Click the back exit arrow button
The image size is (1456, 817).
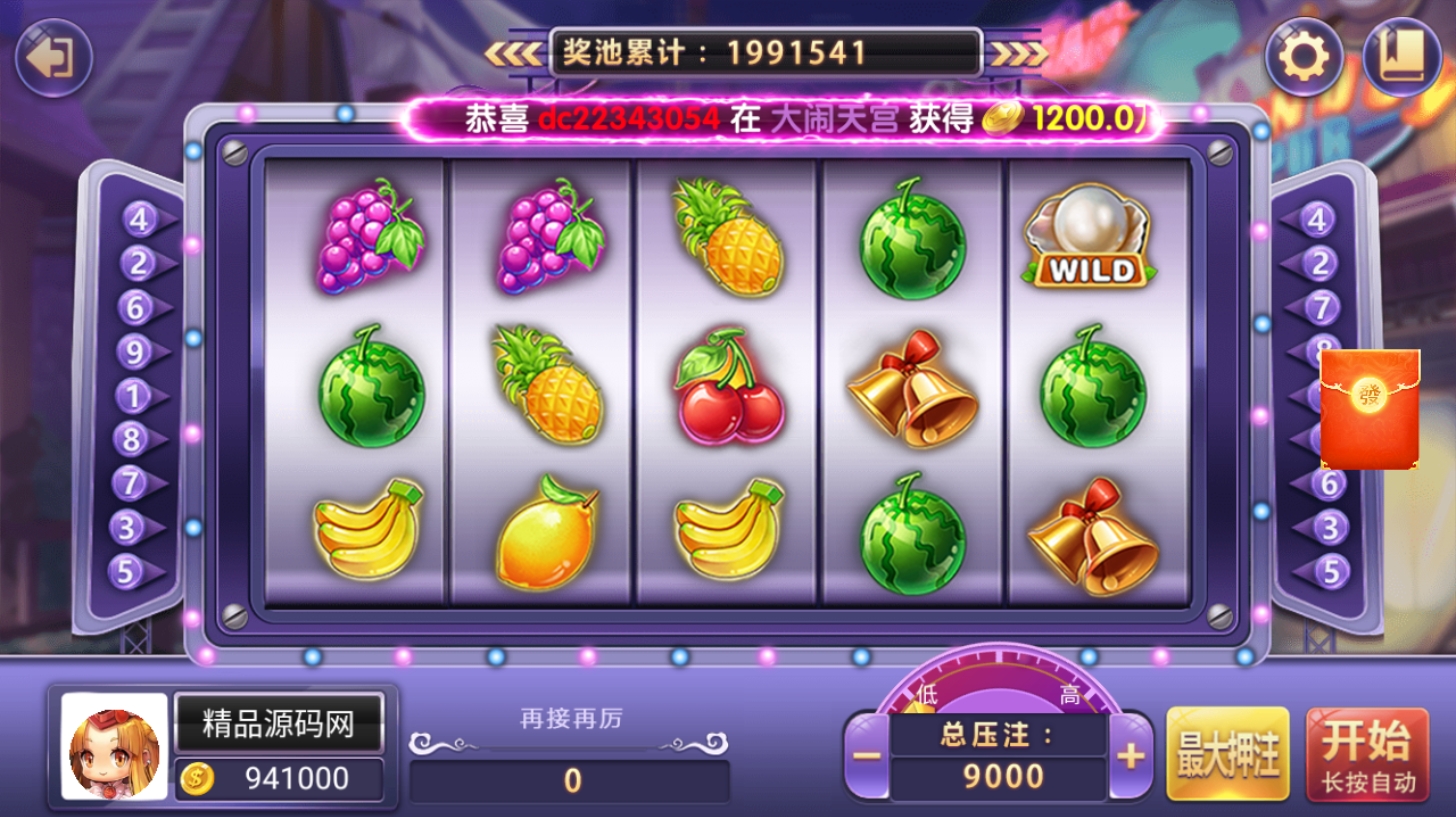click(53, 58)
